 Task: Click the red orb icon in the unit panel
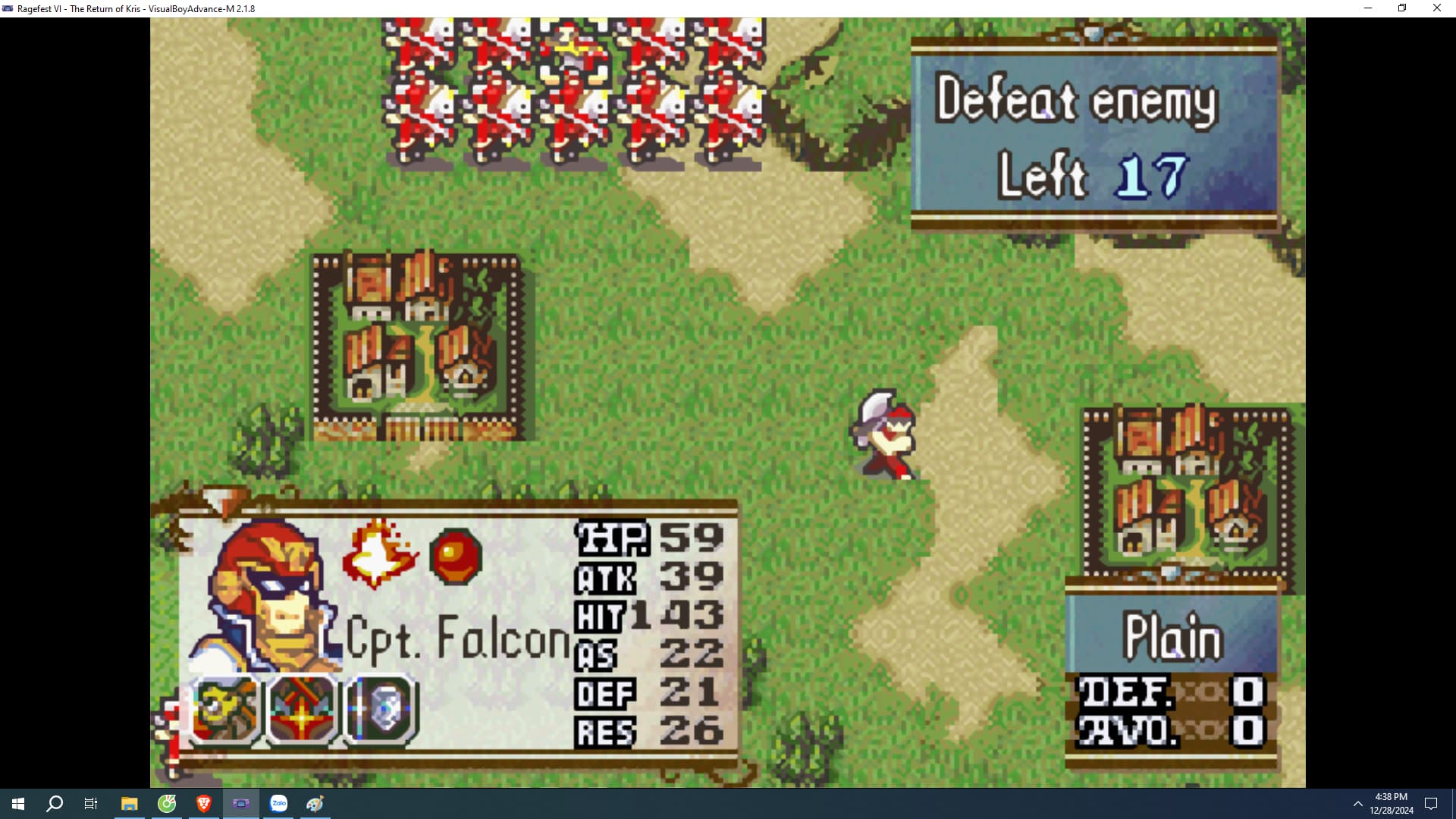(456, 554)
